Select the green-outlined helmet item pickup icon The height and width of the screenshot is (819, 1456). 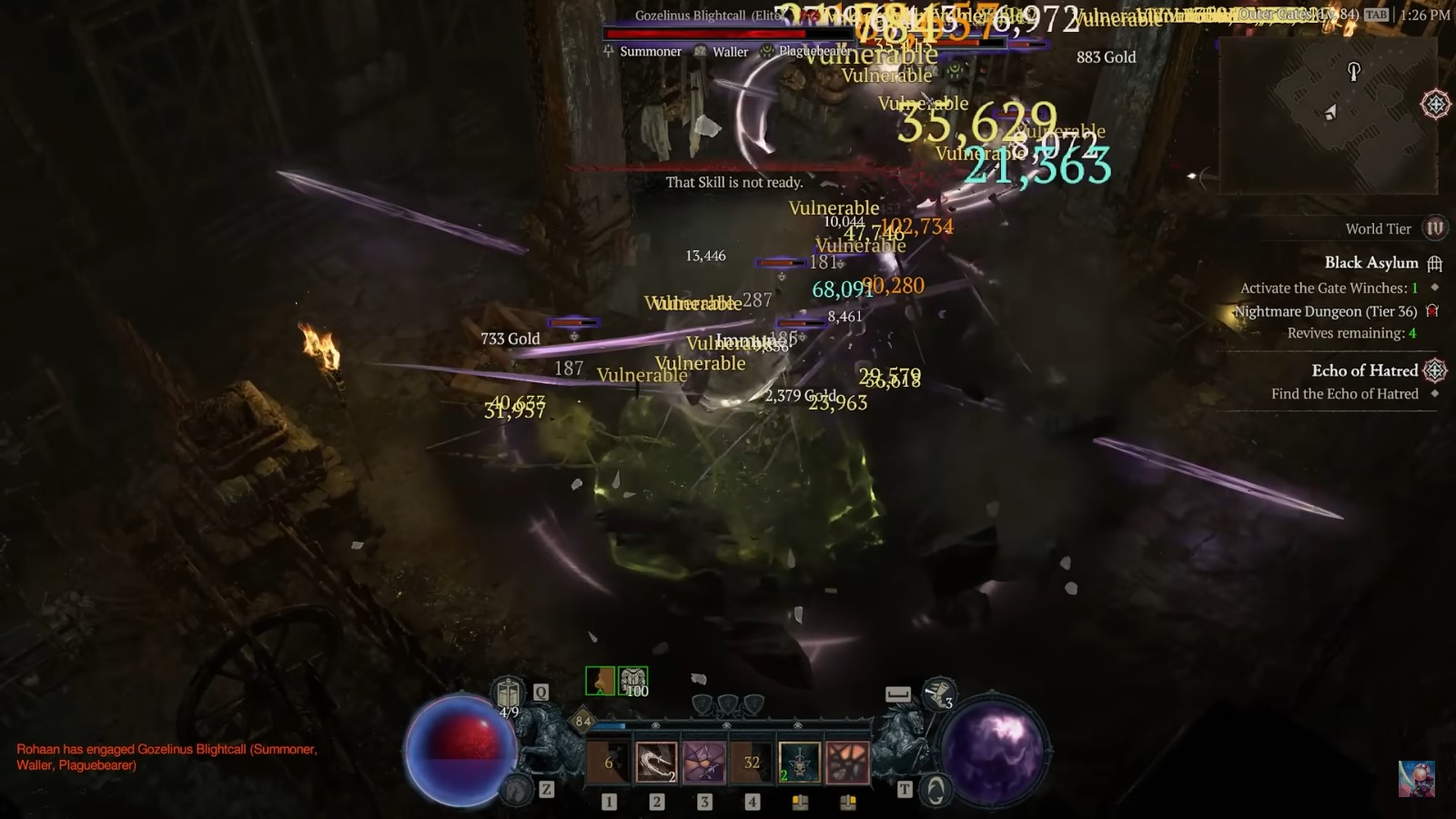point(598,679)
